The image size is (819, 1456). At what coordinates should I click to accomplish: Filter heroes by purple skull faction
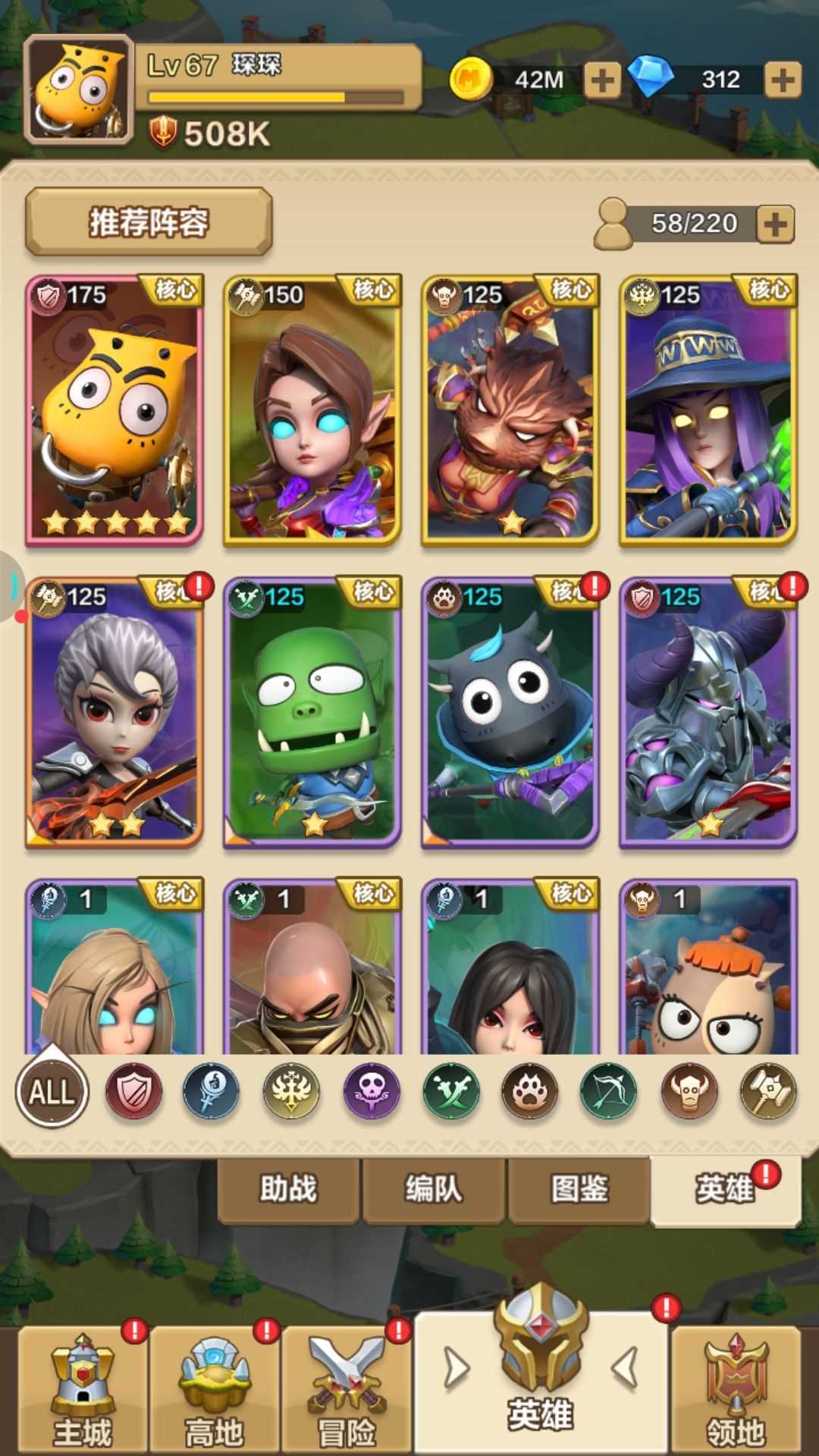(372, 1092)
